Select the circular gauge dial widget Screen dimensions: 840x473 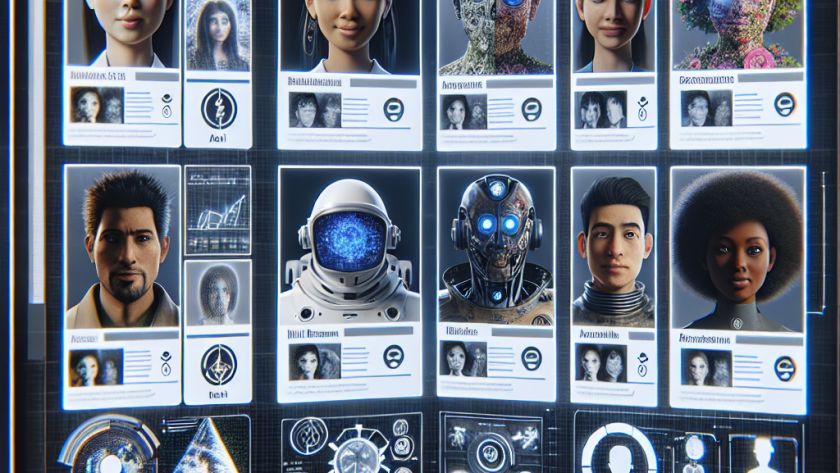pyautogui.click(x=108, y=447)
